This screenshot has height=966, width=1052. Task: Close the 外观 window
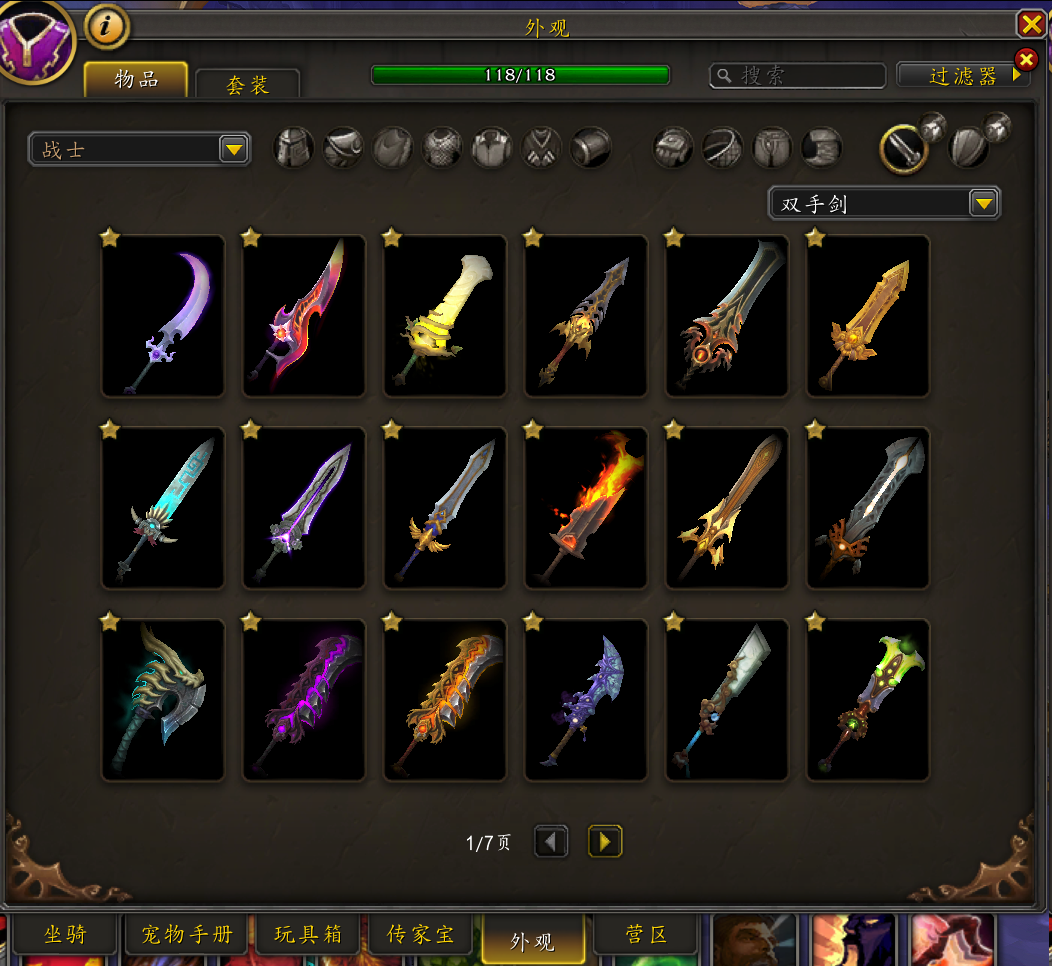point(1030,24)
